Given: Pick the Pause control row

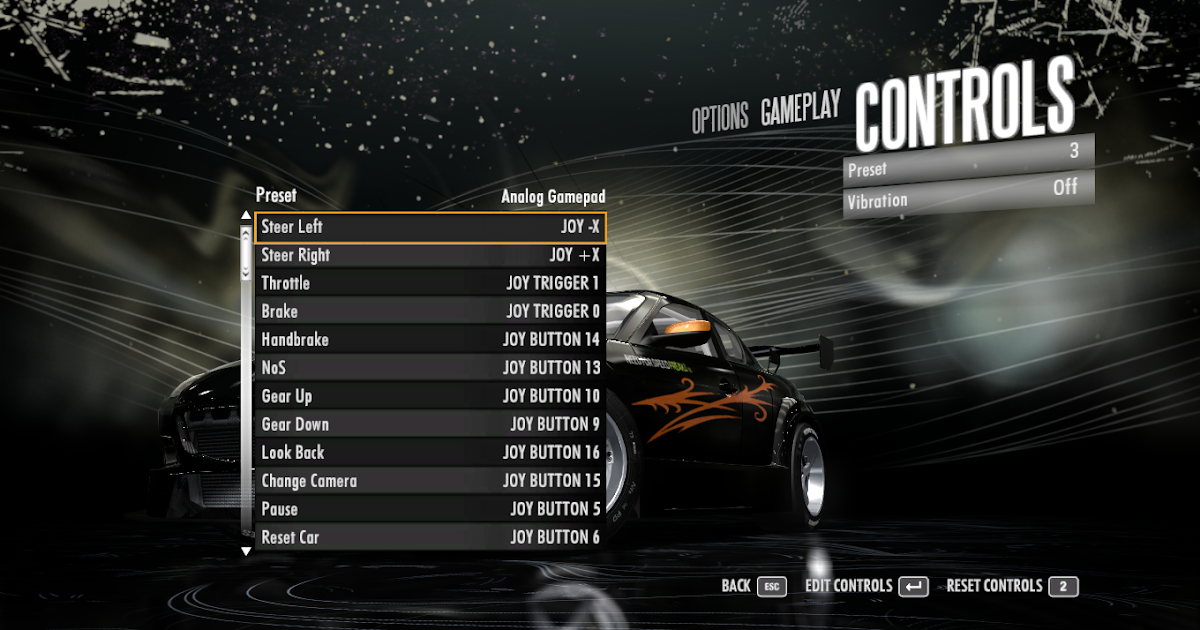Looking at the screenshot, I should coord(430,509).
